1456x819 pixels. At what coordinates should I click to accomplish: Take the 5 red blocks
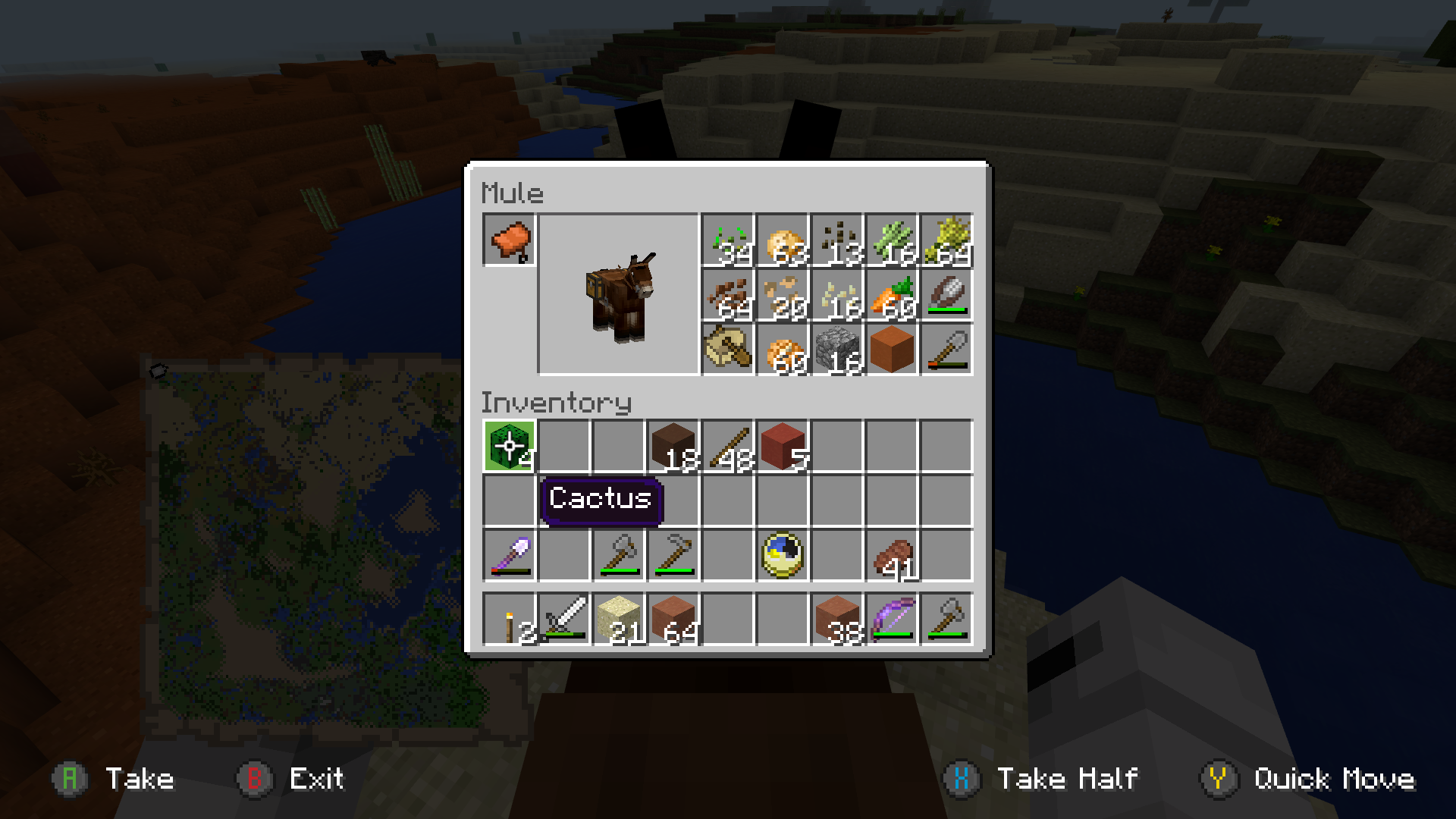783,446
